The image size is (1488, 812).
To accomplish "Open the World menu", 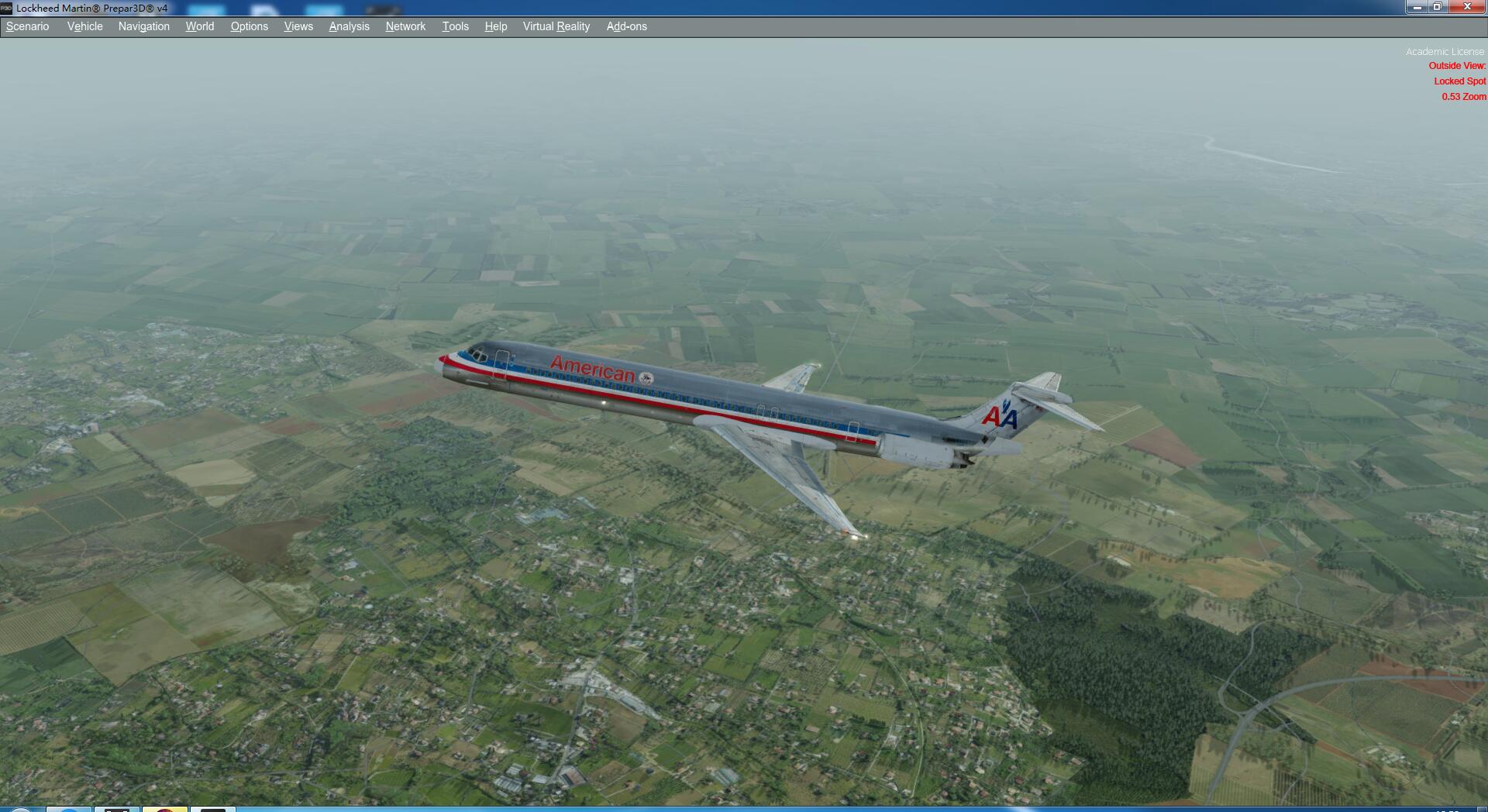I will [199, 26].
